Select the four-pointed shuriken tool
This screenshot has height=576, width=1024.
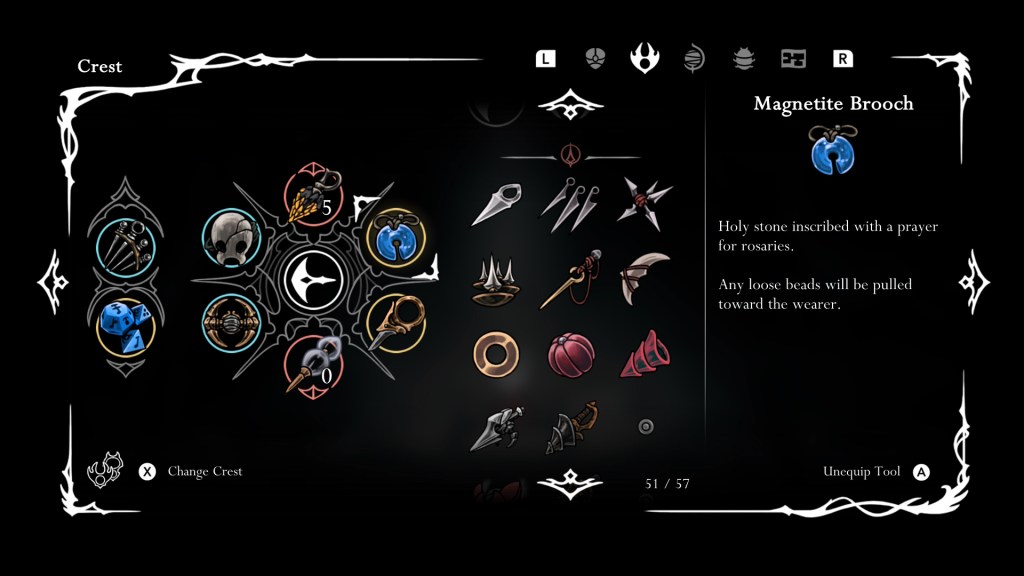pyautogui.click(x=644, y=200)
